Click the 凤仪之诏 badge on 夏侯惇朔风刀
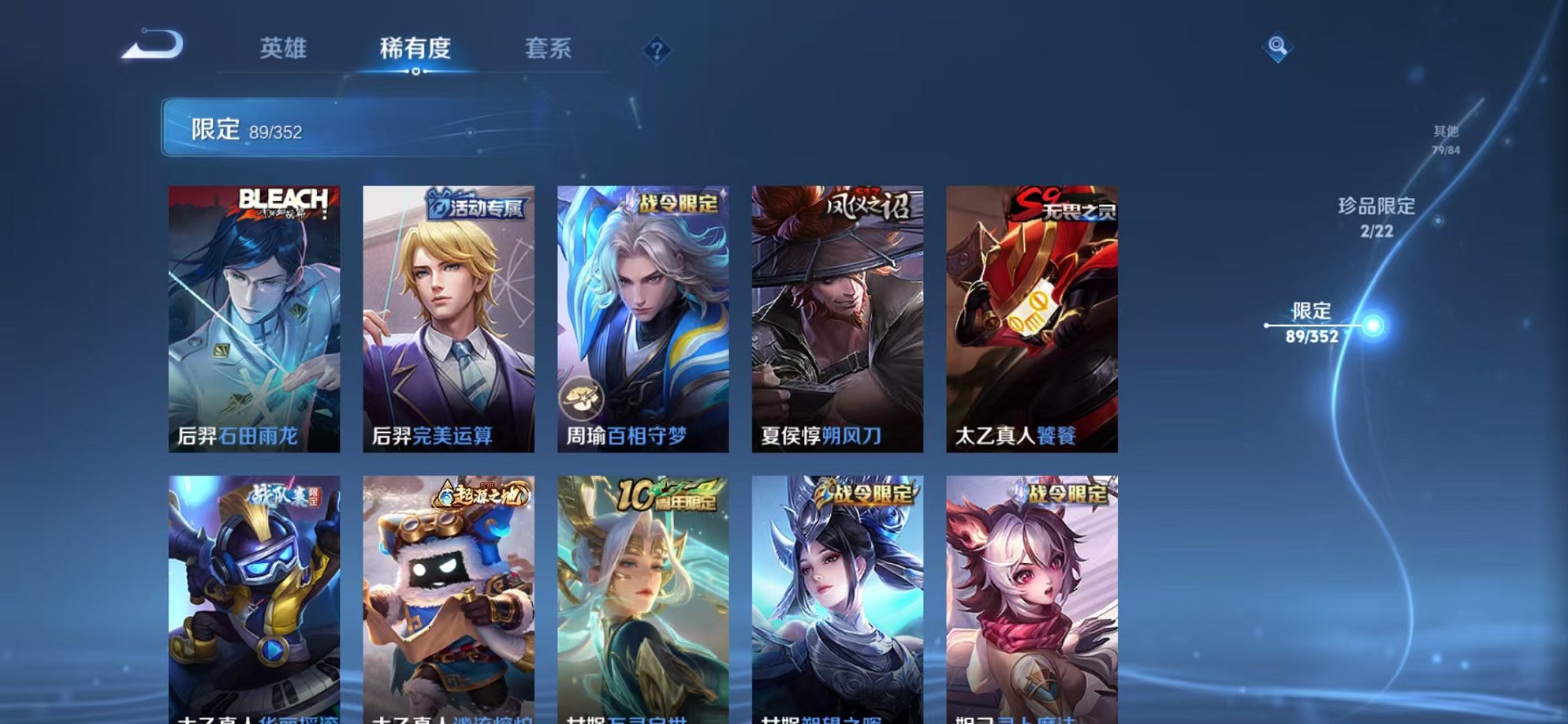The image size is (1568, 724). (867, 203)
